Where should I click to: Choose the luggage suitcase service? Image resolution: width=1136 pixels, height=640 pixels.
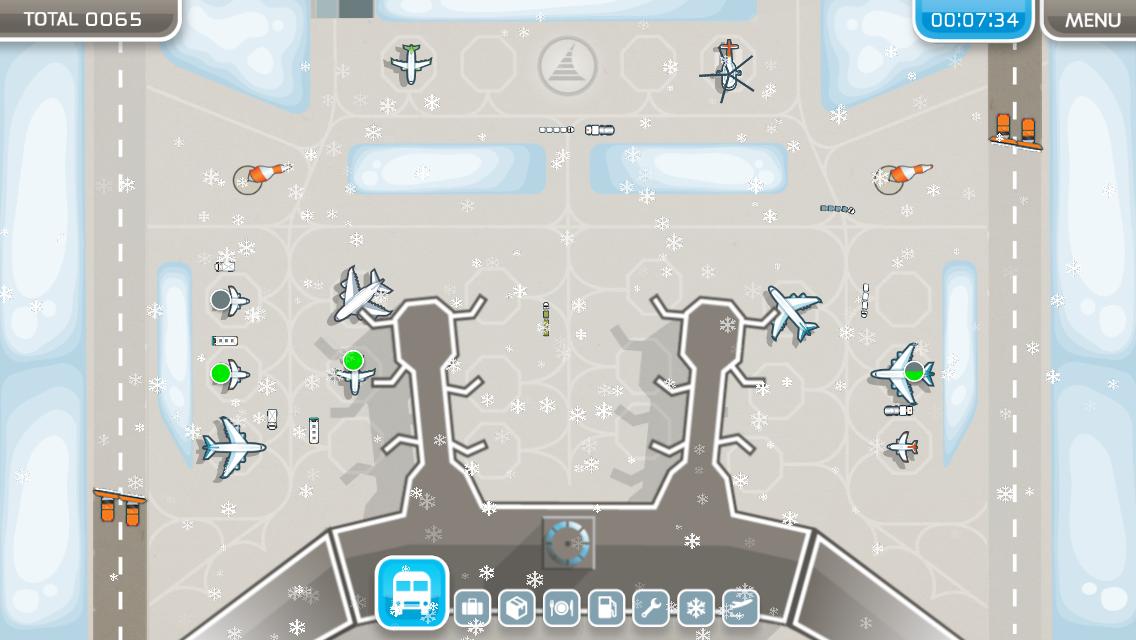click(x=472, y=607)
